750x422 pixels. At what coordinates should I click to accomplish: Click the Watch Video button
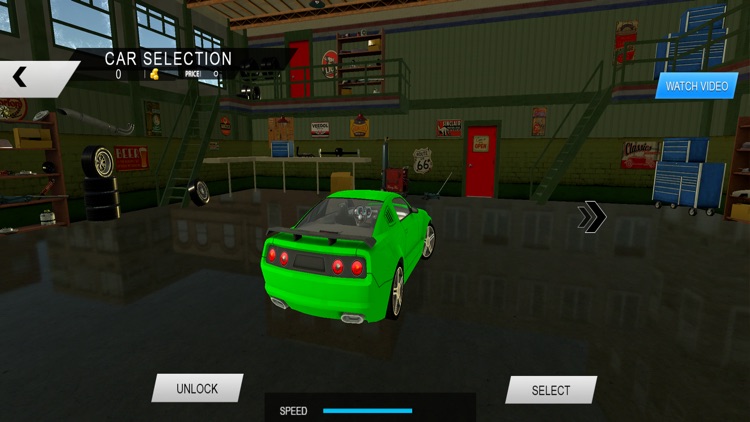(696, 86)
